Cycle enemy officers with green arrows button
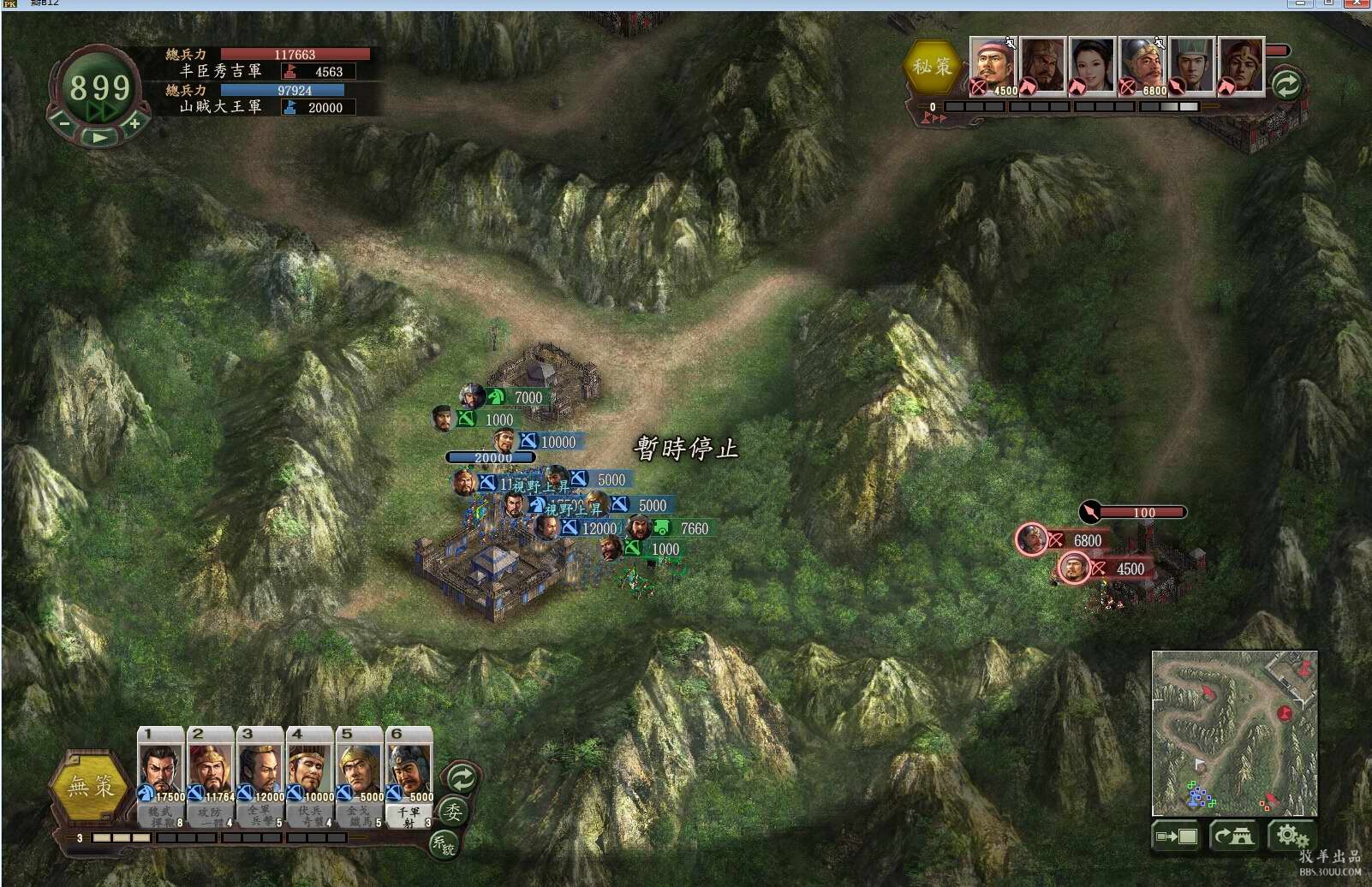The height and width of the screenshot is (887, 1372). 1286,84
